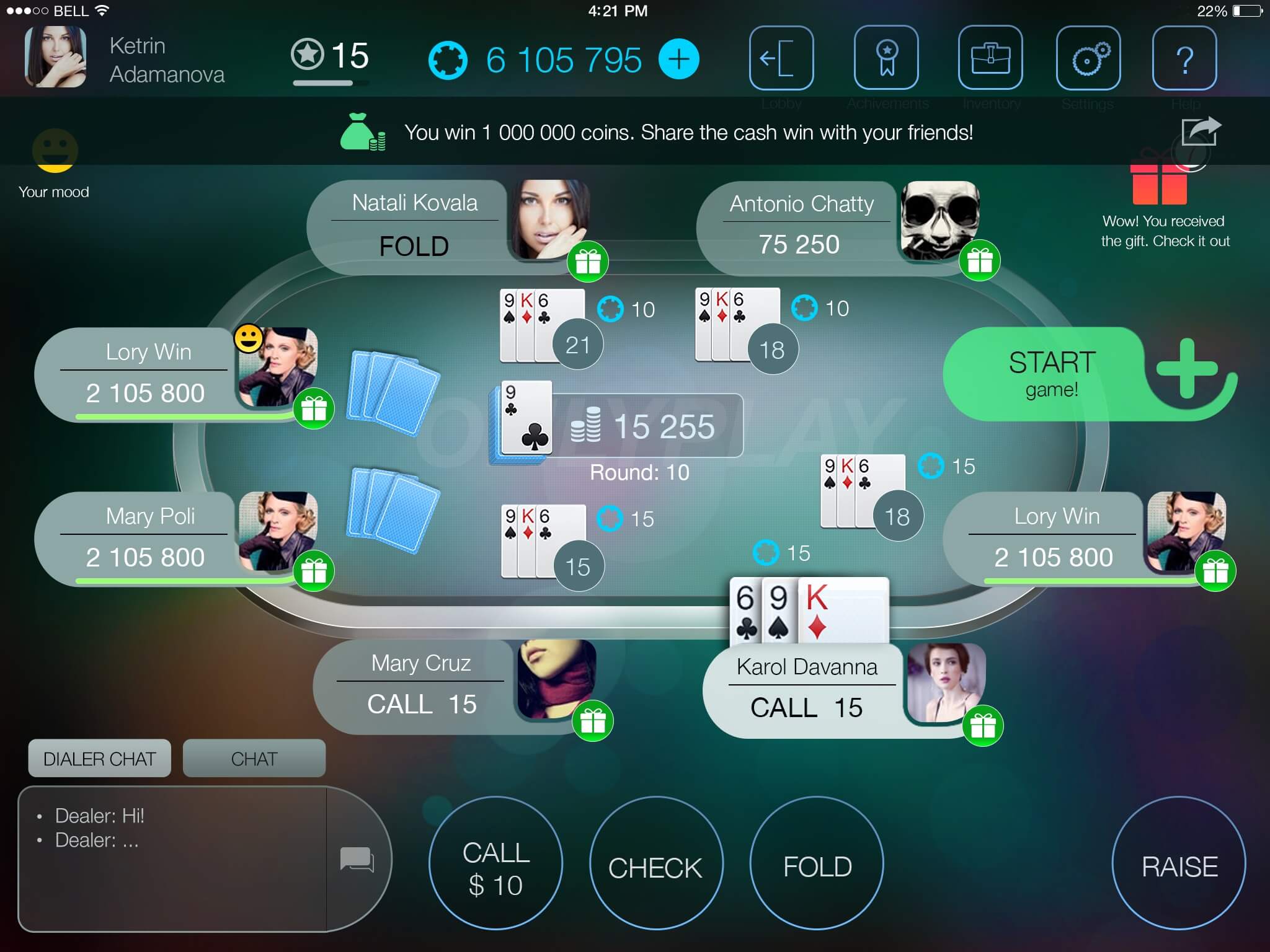
Task: Send a gift to Mary Cruz
Action: pos(592,721)
